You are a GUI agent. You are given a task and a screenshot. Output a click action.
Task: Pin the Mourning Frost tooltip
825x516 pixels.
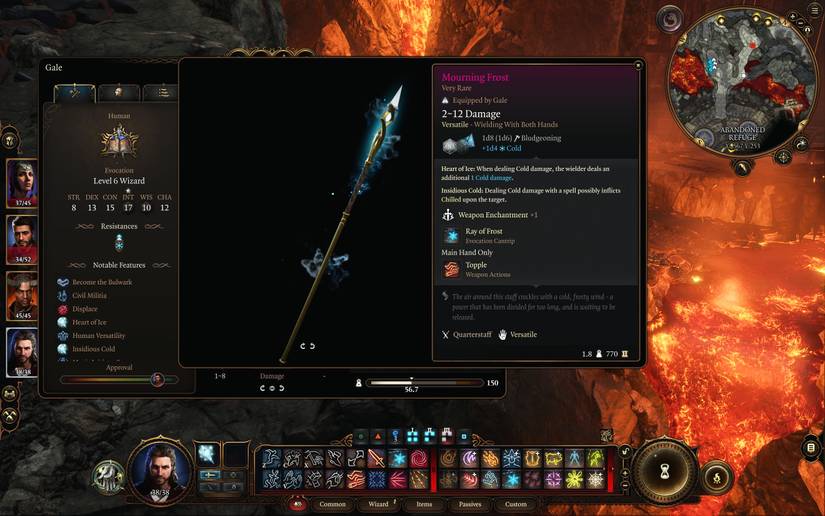point(638,65)
